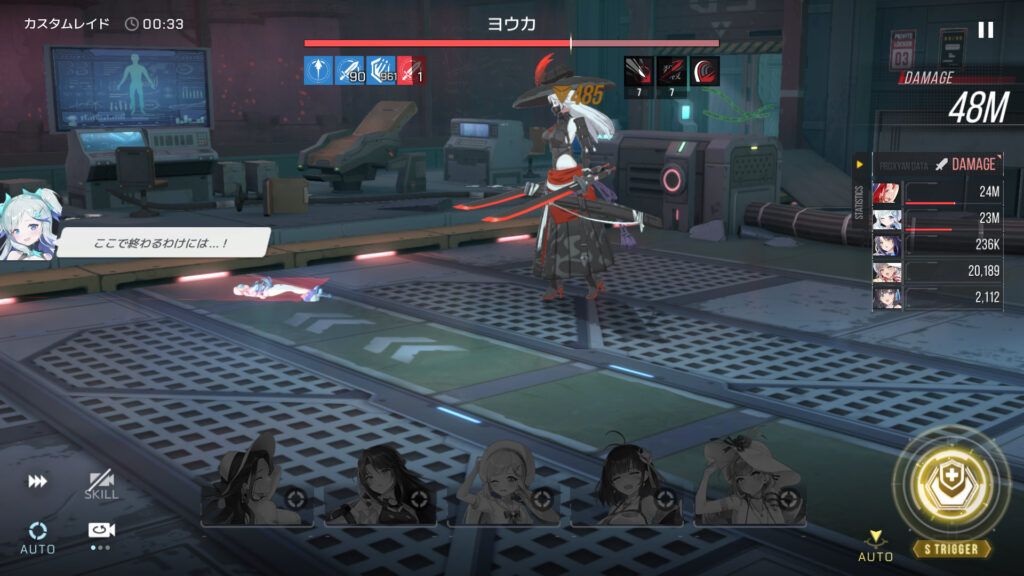Inspect the boss's blue sword buff icon showing 90
This screenshot has width=1024, height=576.
(350, 70)
